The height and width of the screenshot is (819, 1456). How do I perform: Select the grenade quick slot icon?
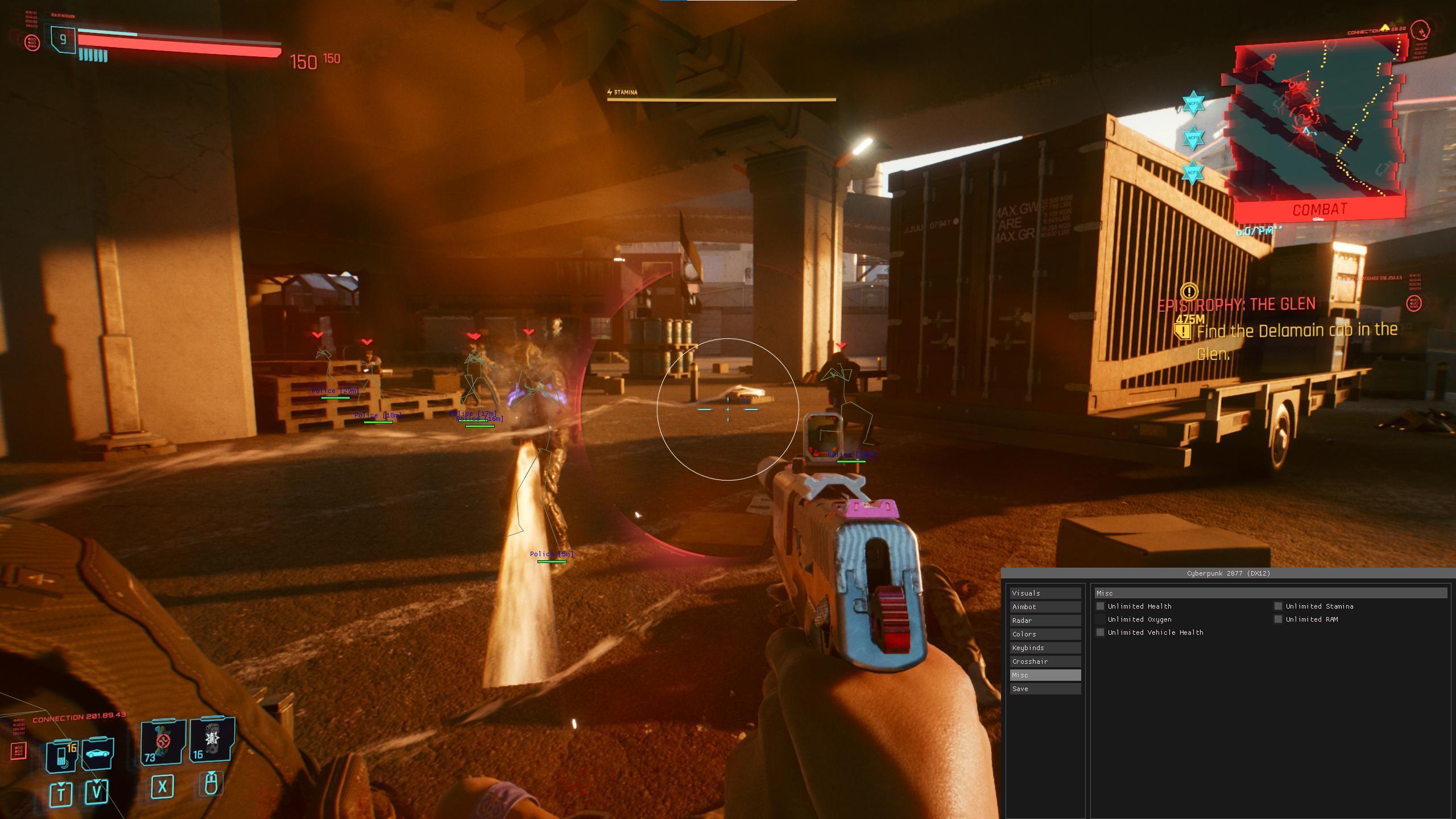[212, 739]
